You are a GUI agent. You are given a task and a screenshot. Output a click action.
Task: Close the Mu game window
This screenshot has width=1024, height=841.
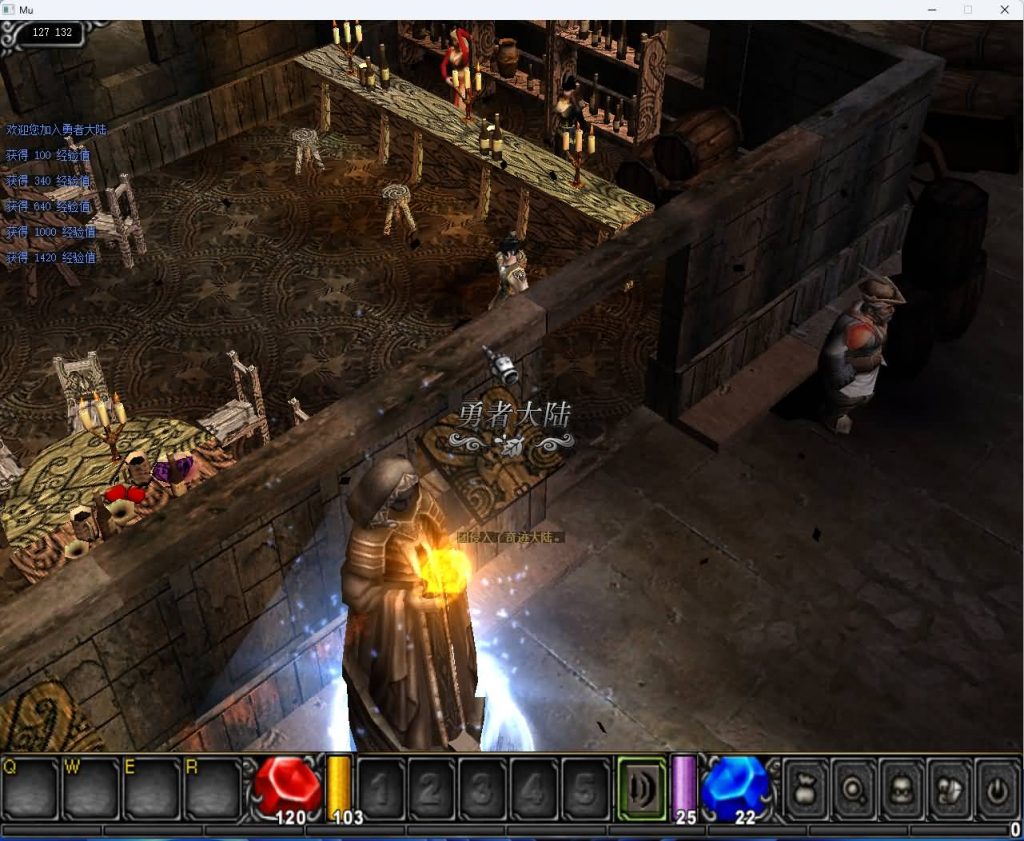[1004, 9]
